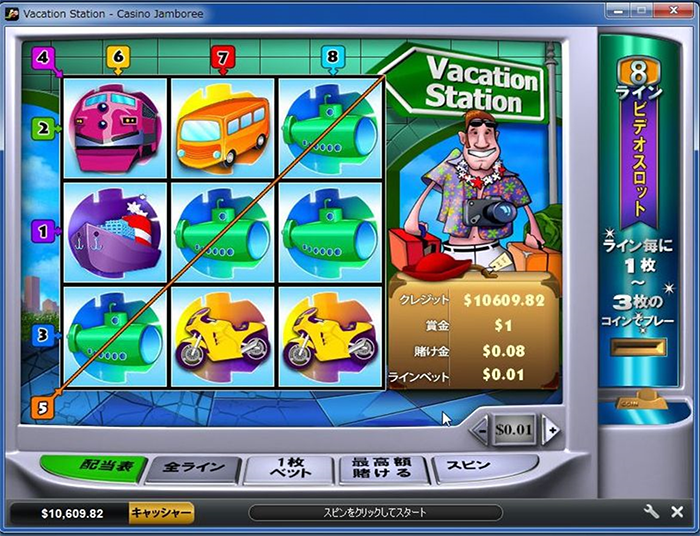The width and height of the screenshot is (700, 536).
Task: Minimize the Vacation Station window
Action: [x=619, y=9]
